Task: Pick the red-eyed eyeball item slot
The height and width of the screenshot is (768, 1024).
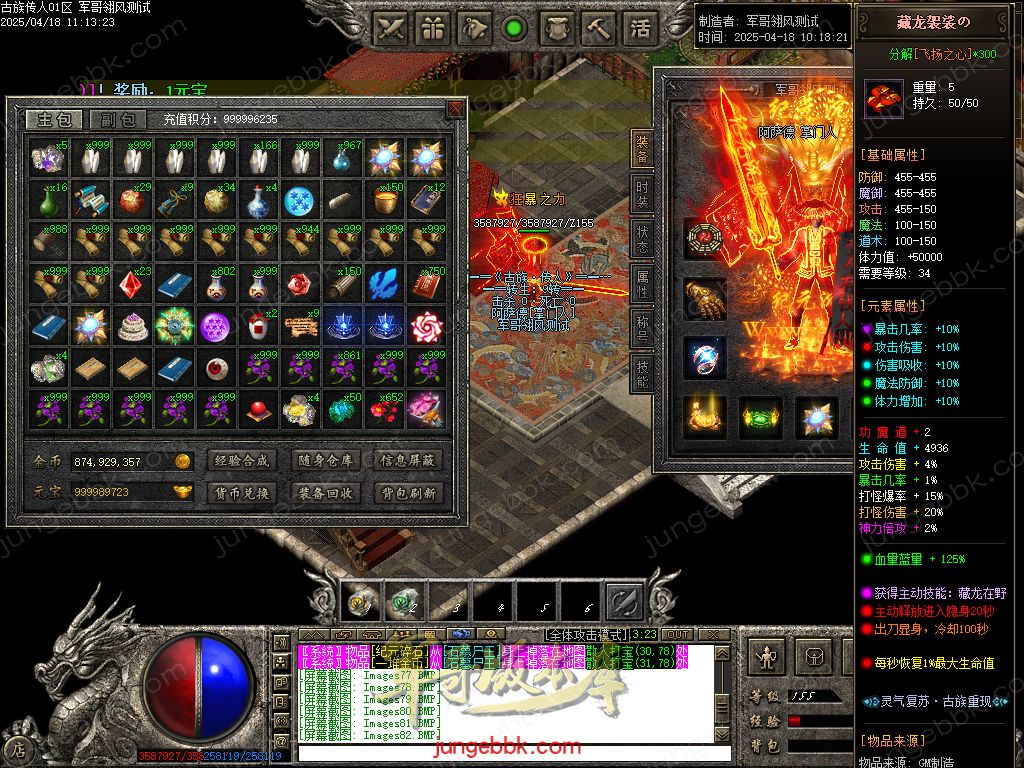Action: coord(216,368)
